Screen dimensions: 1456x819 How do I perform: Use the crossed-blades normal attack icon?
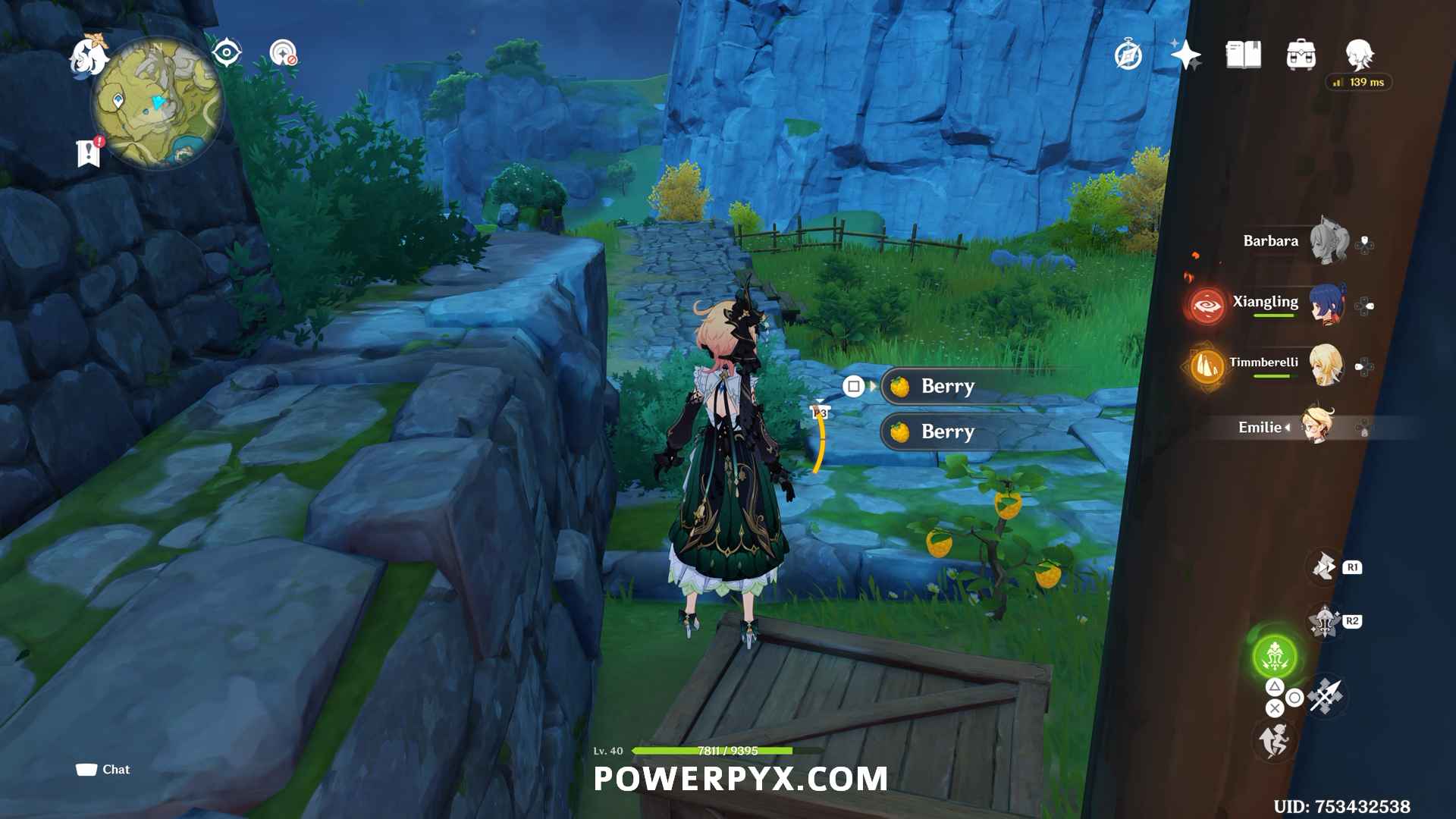pos(1326,696)
